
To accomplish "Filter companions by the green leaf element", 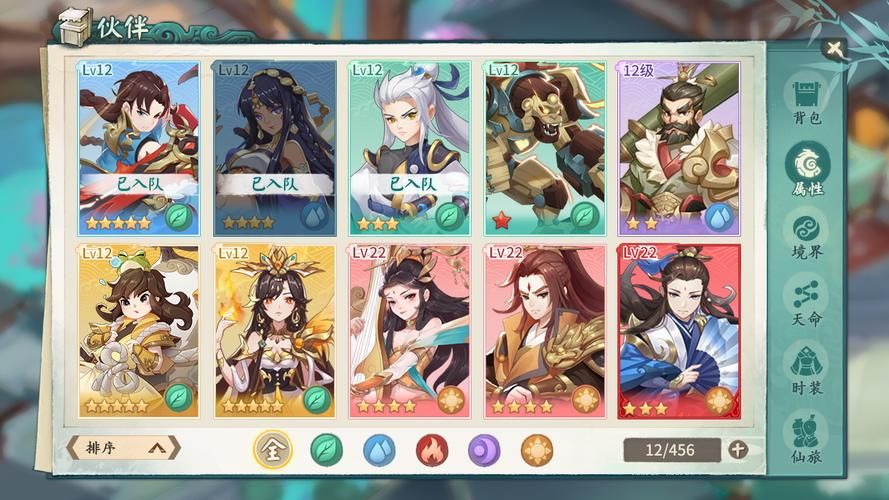I will click(x=326, y=450).
